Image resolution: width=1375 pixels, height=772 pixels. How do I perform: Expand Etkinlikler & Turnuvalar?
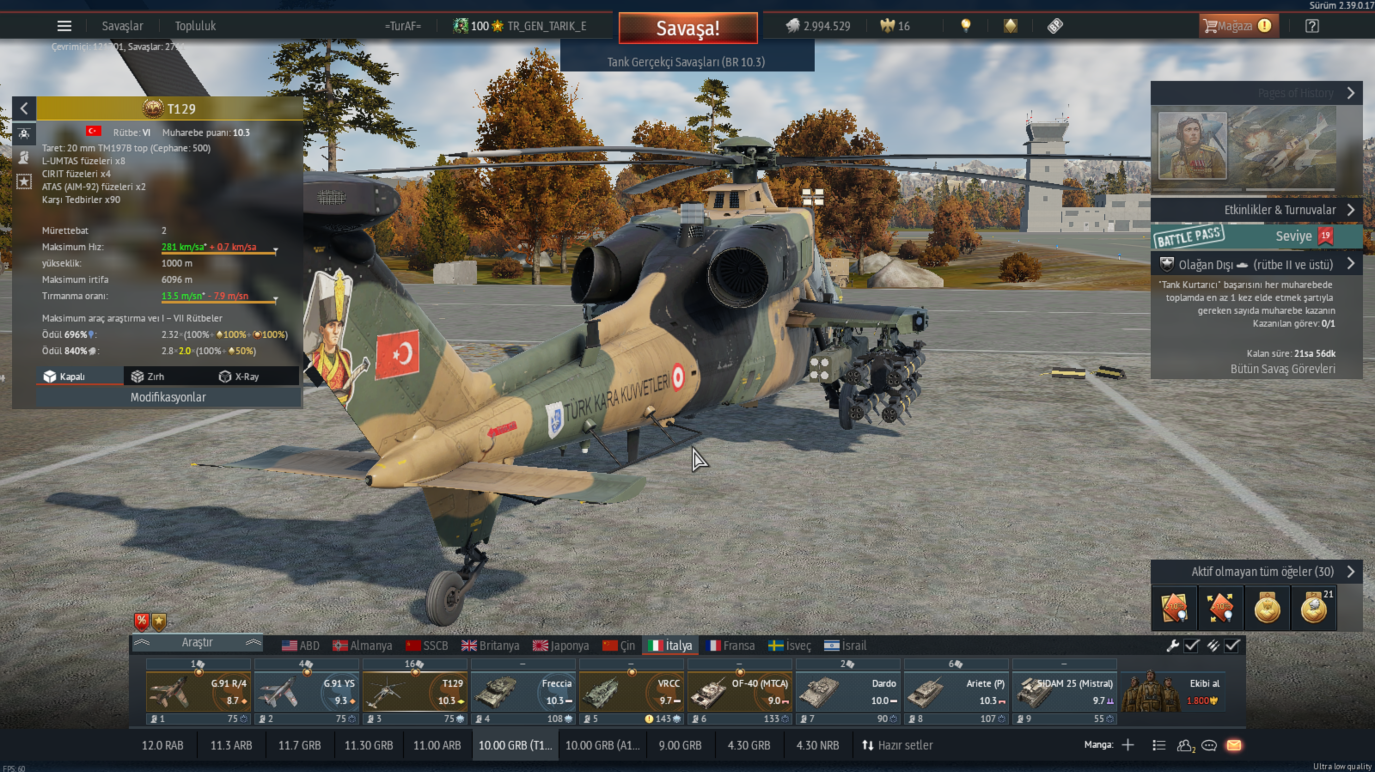tap(1256, 210)
